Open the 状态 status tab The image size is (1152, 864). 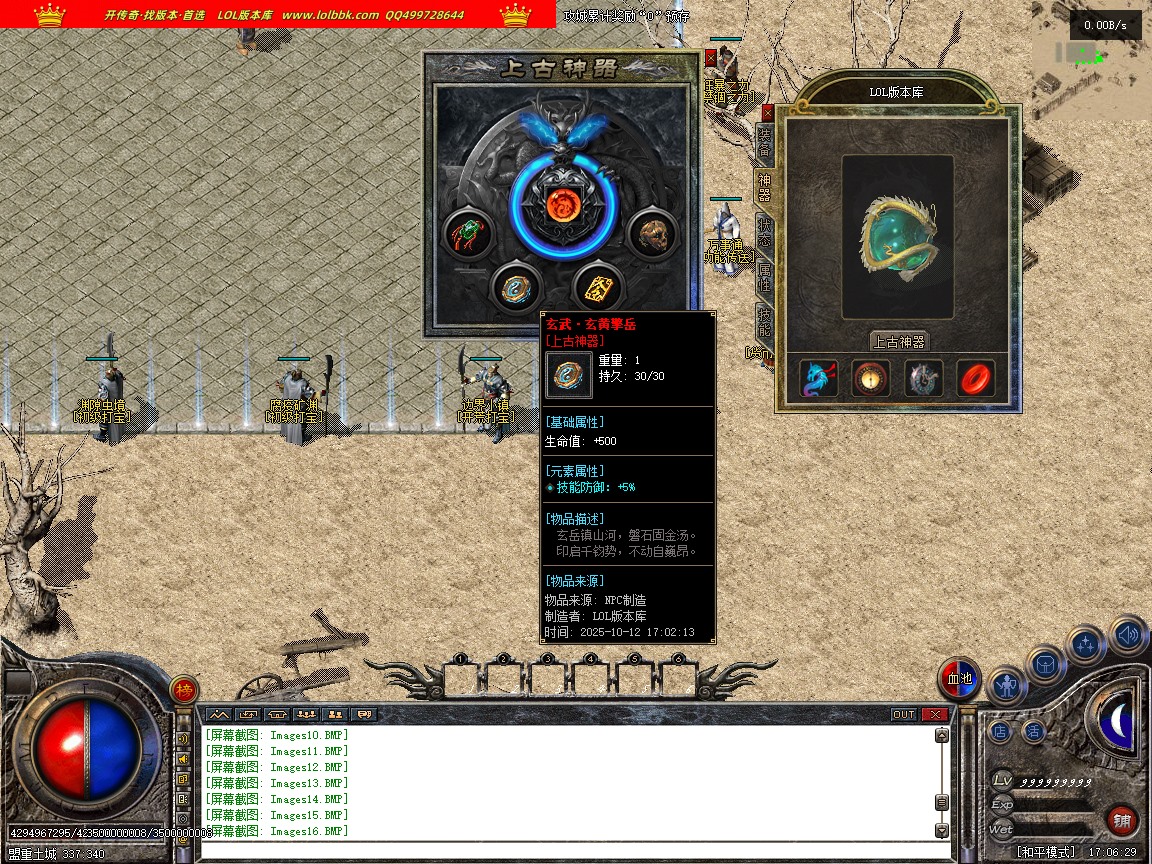[x=765, y=229]
